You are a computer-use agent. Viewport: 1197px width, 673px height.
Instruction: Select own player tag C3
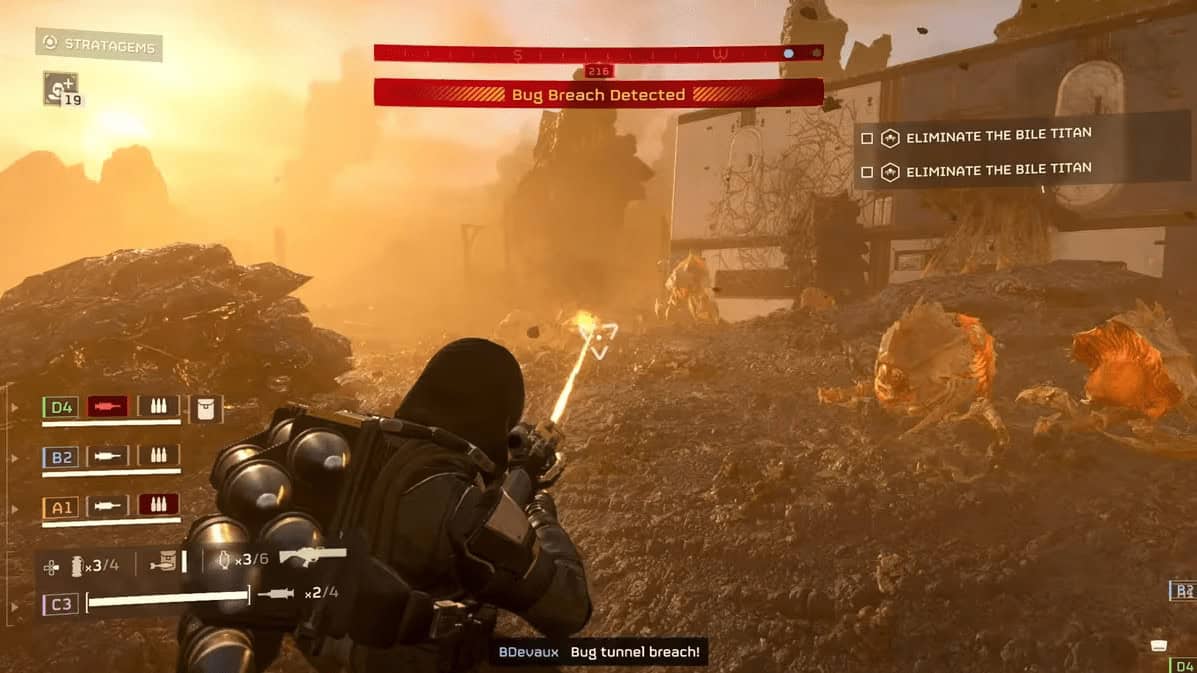point(61,604)
